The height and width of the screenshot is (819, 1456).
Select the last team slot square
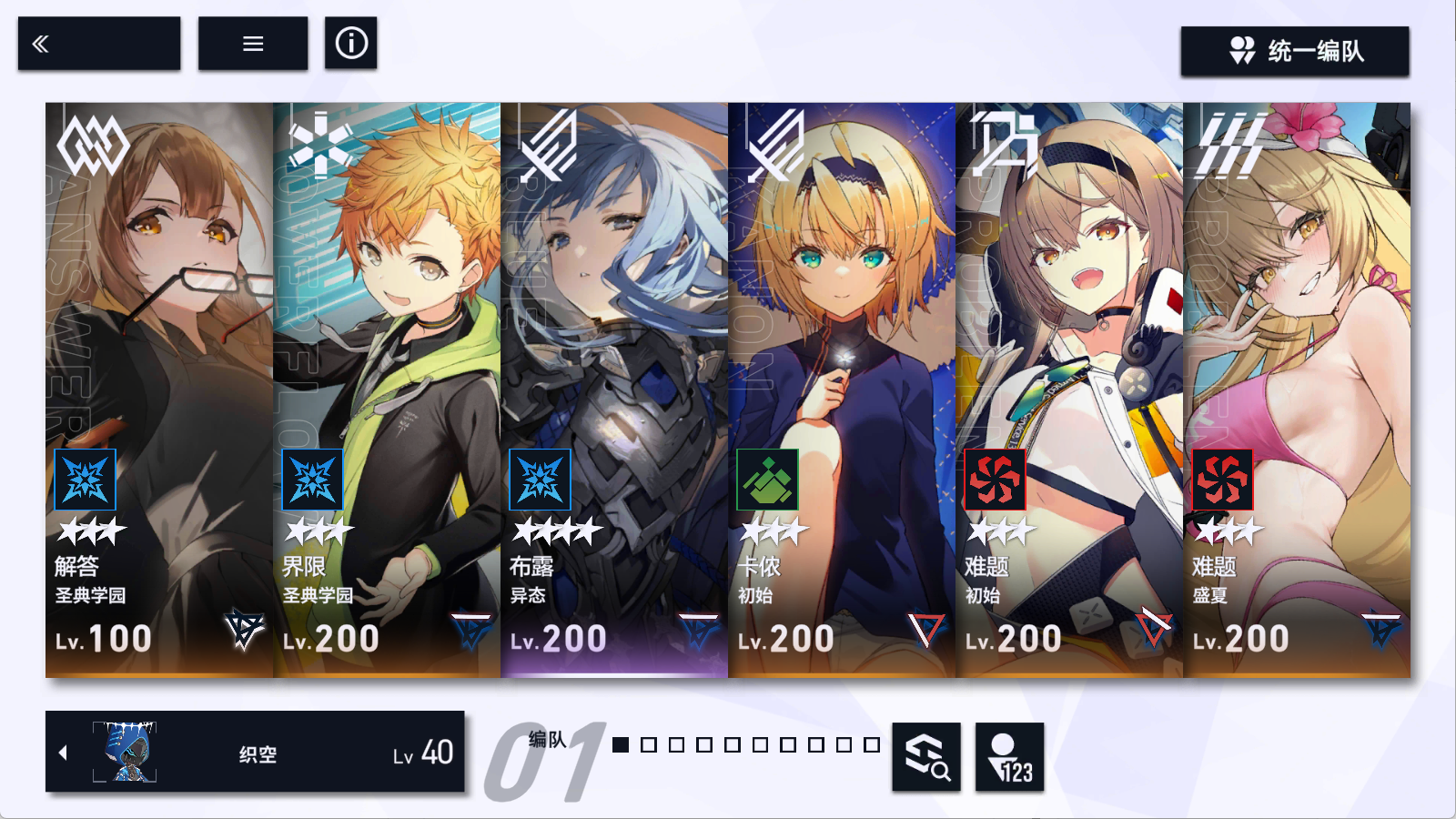[x=873, y=745]
